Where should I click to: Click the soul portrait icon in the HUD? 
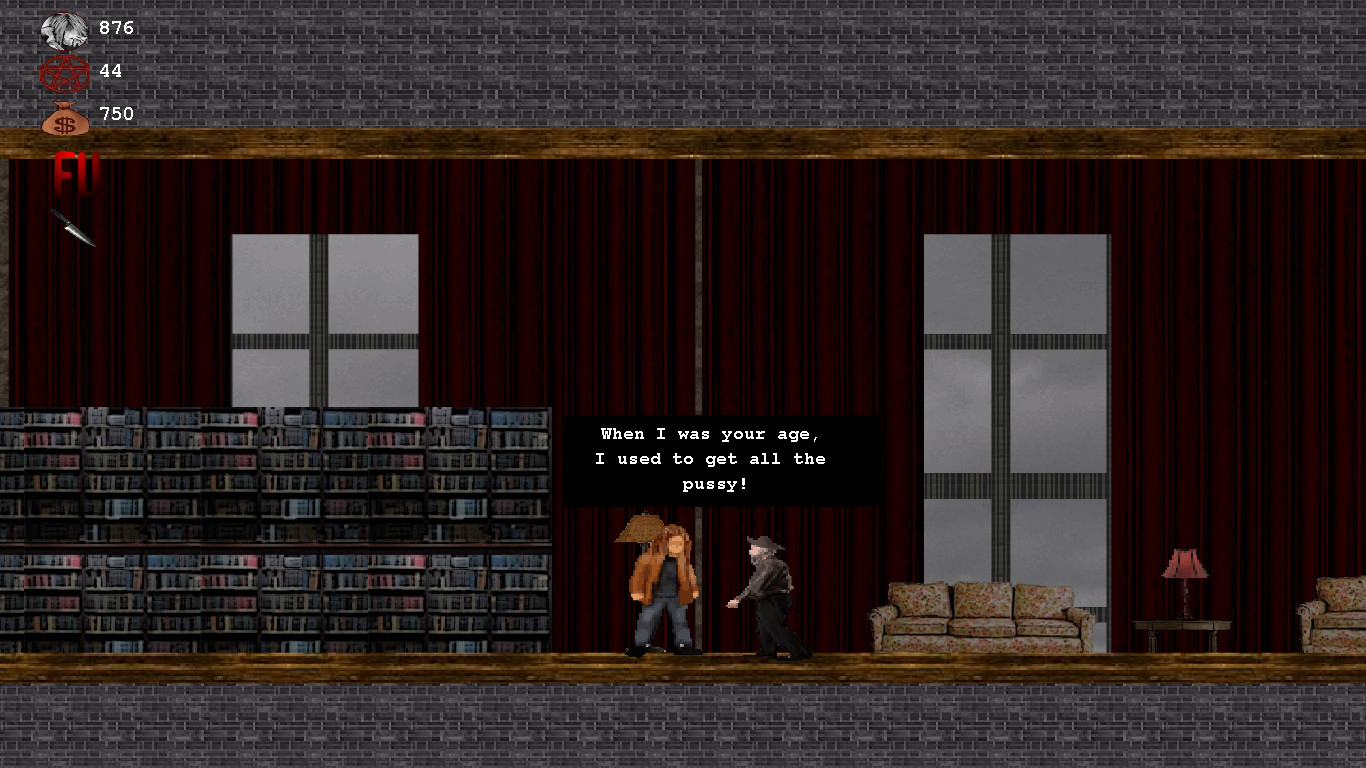point(66,29)
